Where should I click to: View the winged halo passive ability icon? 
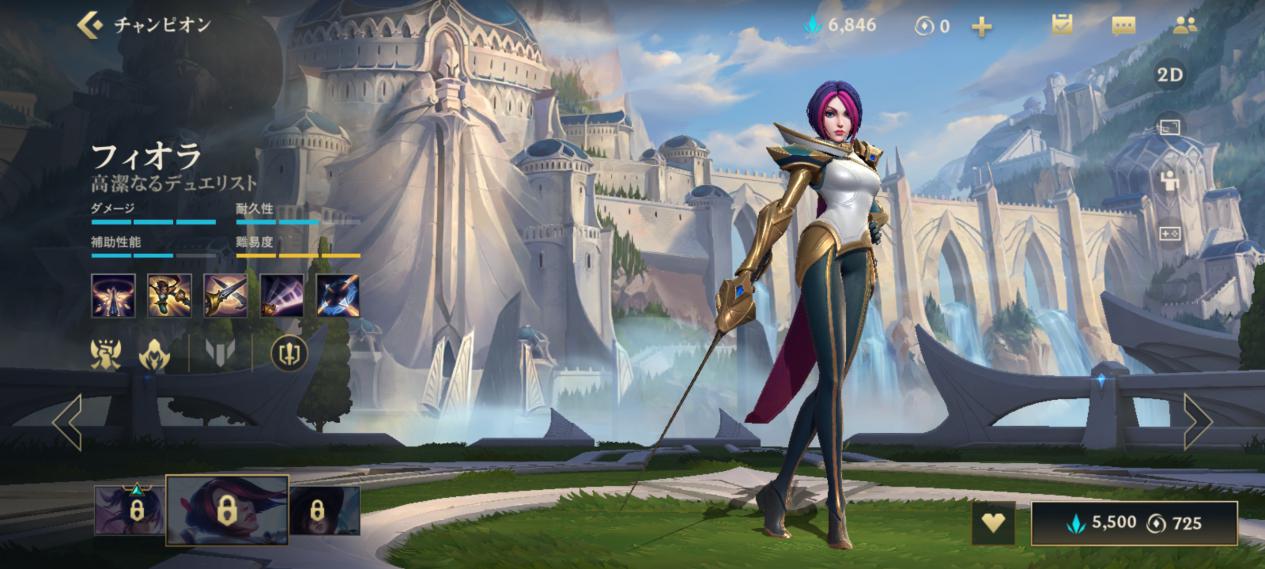[x=113, y=295]
